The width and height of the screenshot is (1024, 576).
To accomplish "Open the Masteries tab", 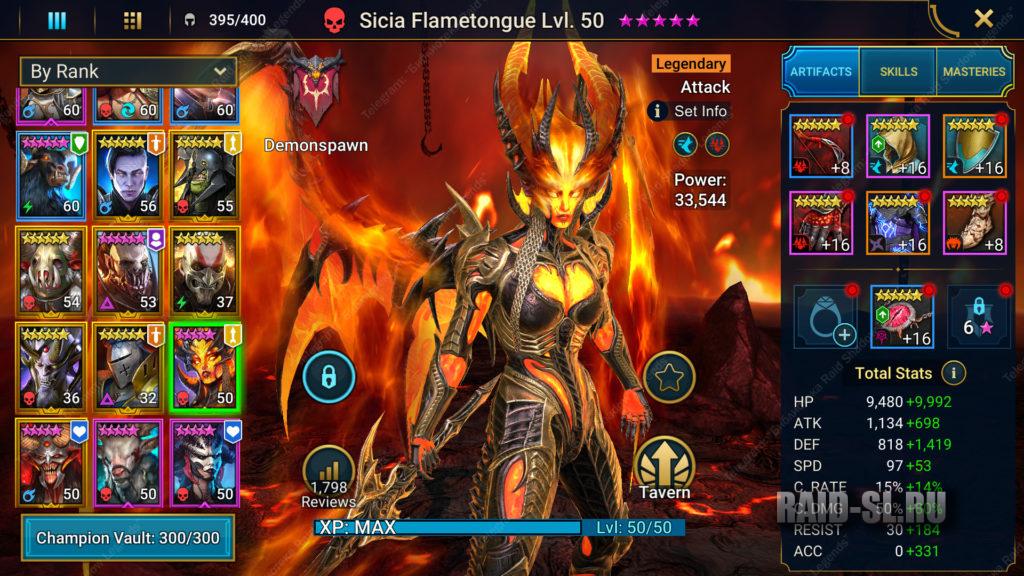I will tap(973, 72).
